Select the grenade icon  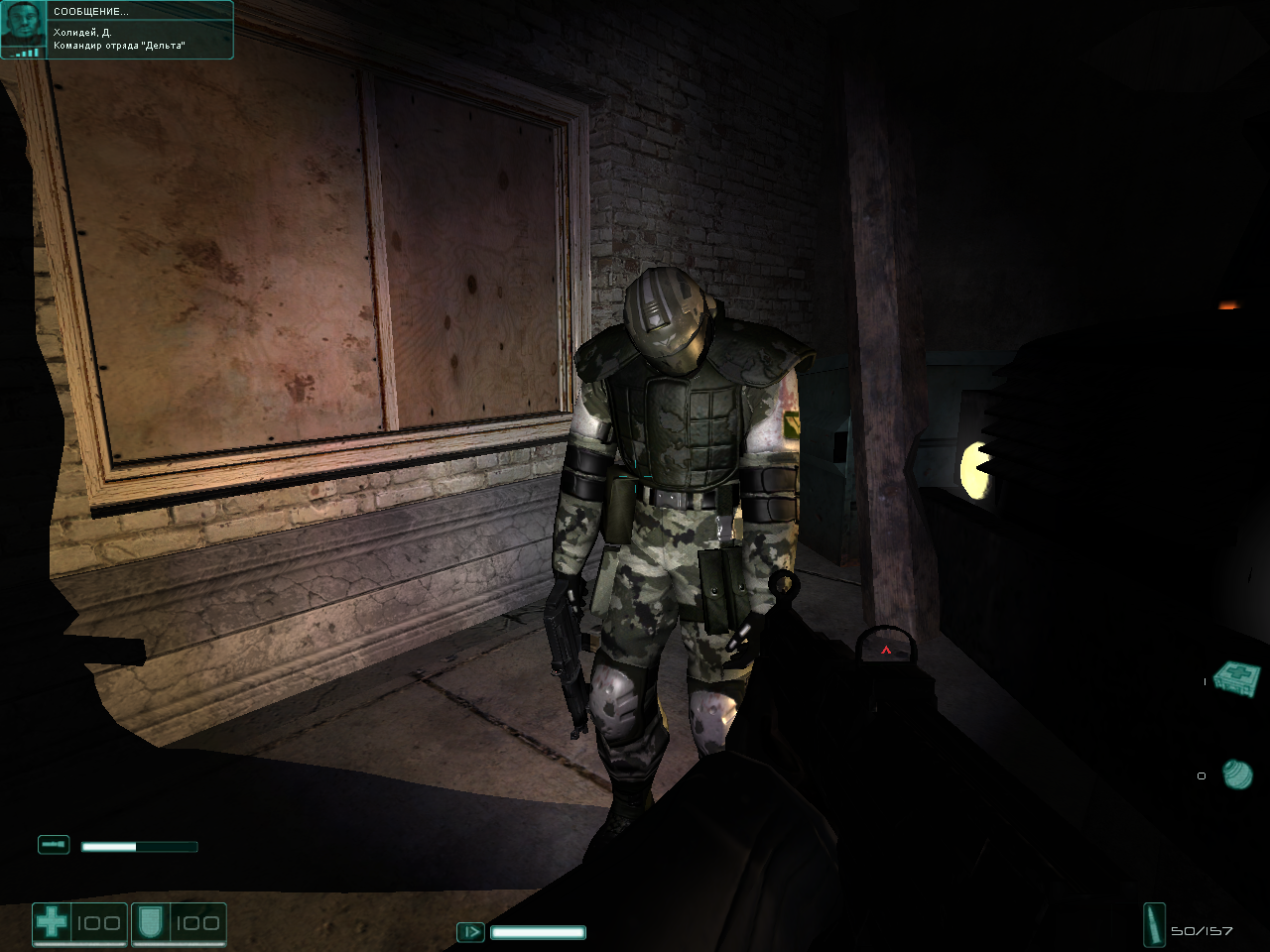(1237, 773)
